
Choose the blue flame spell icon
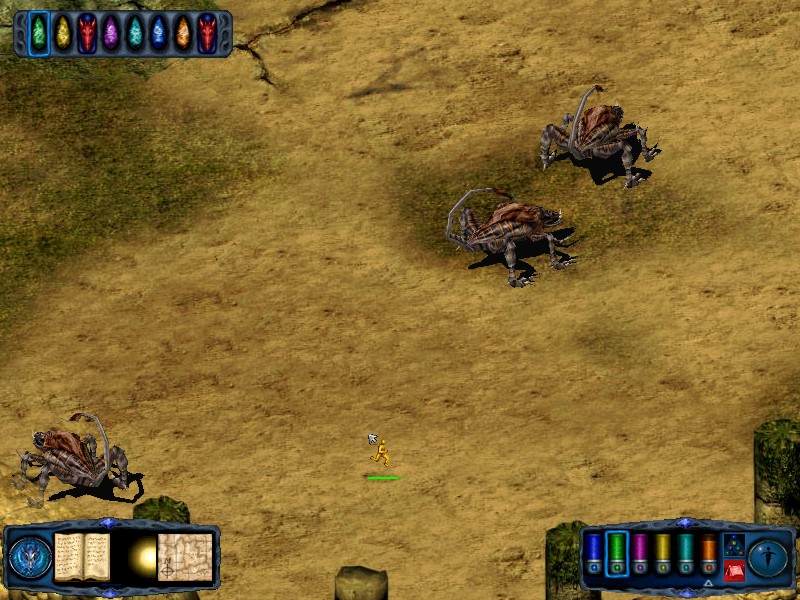pos(159,33)
